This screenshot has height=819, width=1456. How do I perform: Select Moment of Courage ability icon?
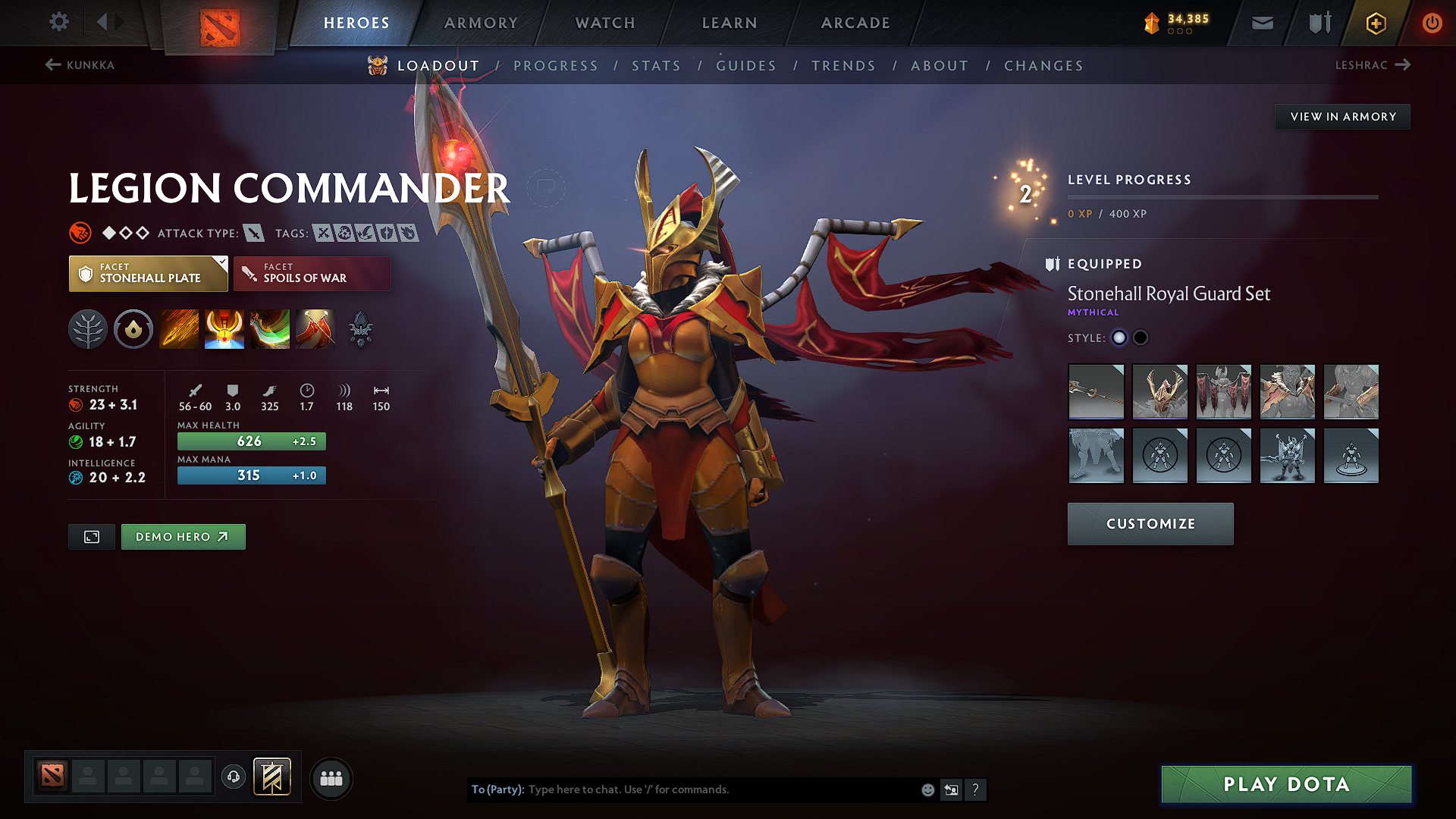[270, 329]
